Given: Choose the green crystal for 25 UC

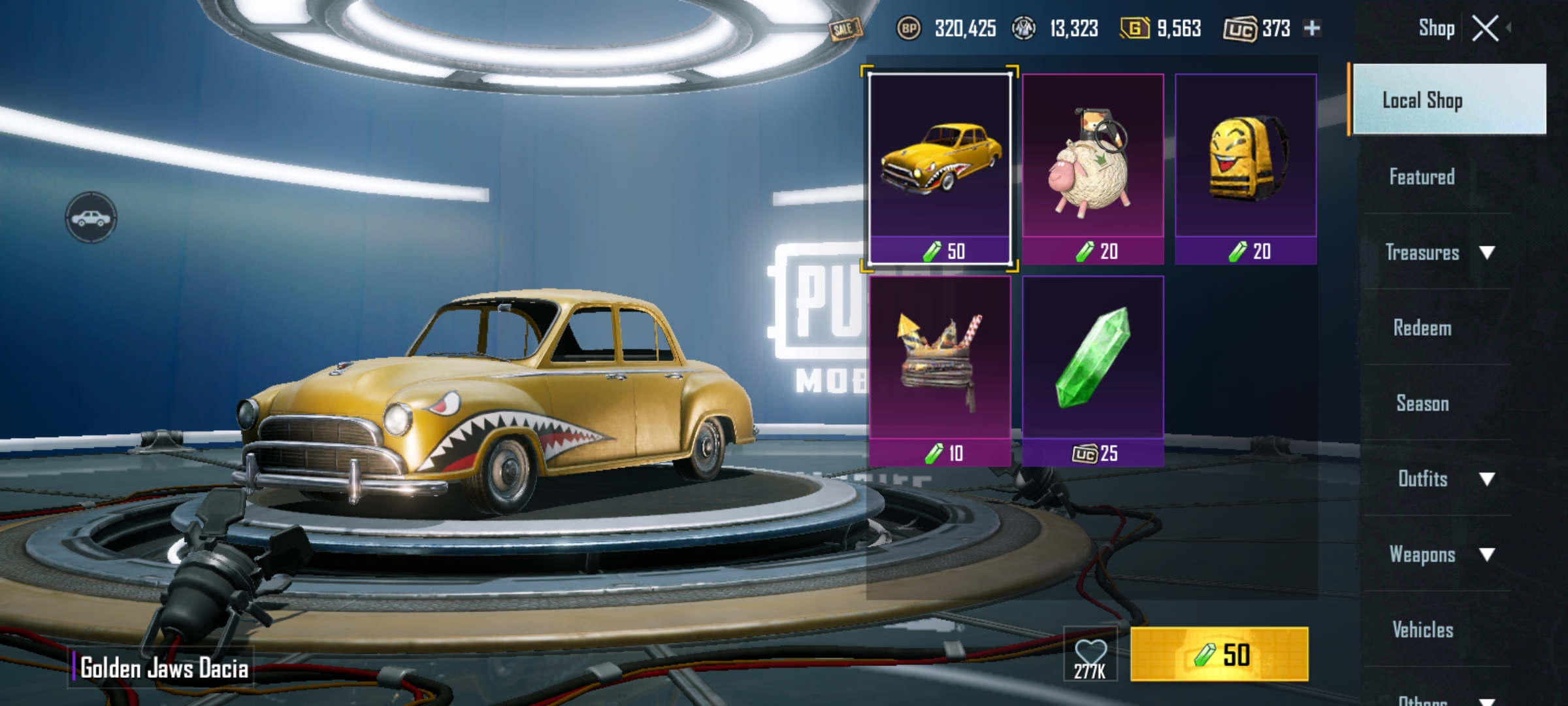Looking at the screenshot, I should (x=1093, y=371).
